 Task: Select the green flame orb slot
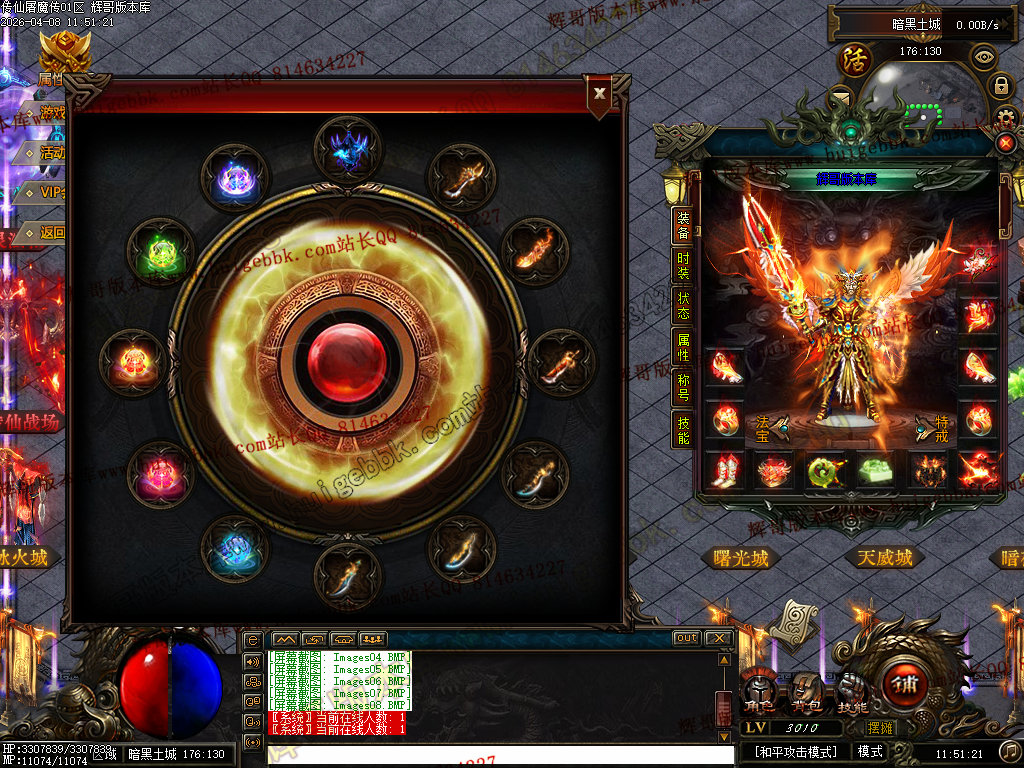(161, 252)
